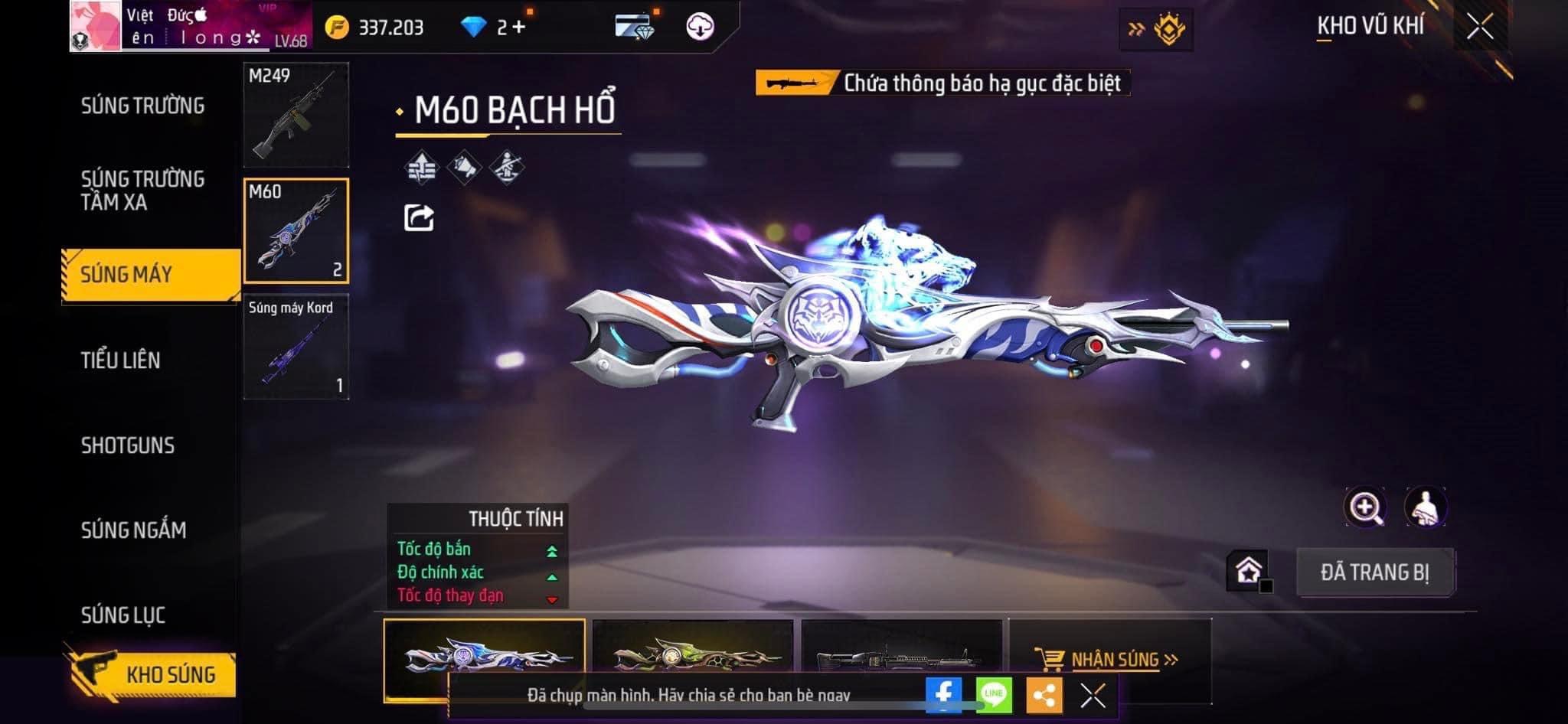Open the NHẬN SÚNG link
The image size is (1568, 724).
coord(1115,659)
